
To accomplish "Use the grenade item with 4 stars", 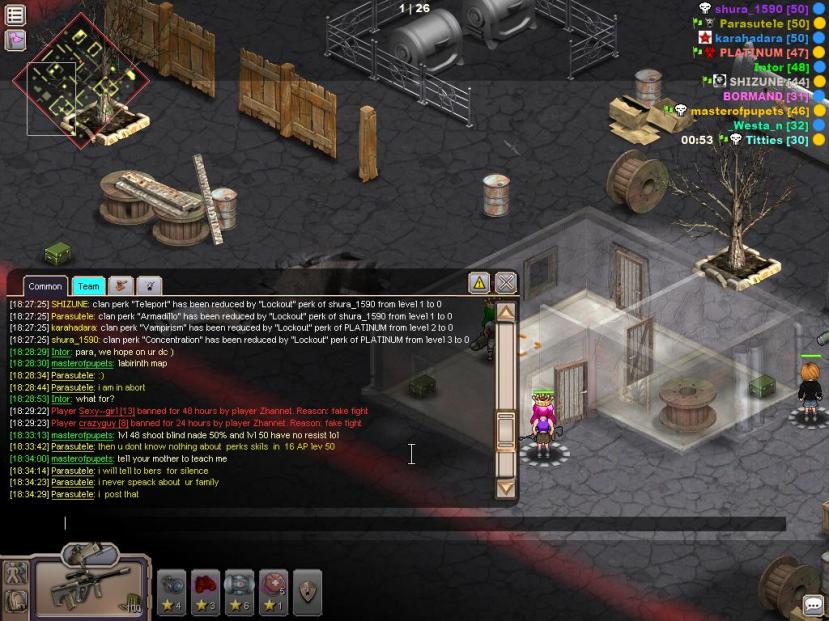I will [x=171, y=590].
